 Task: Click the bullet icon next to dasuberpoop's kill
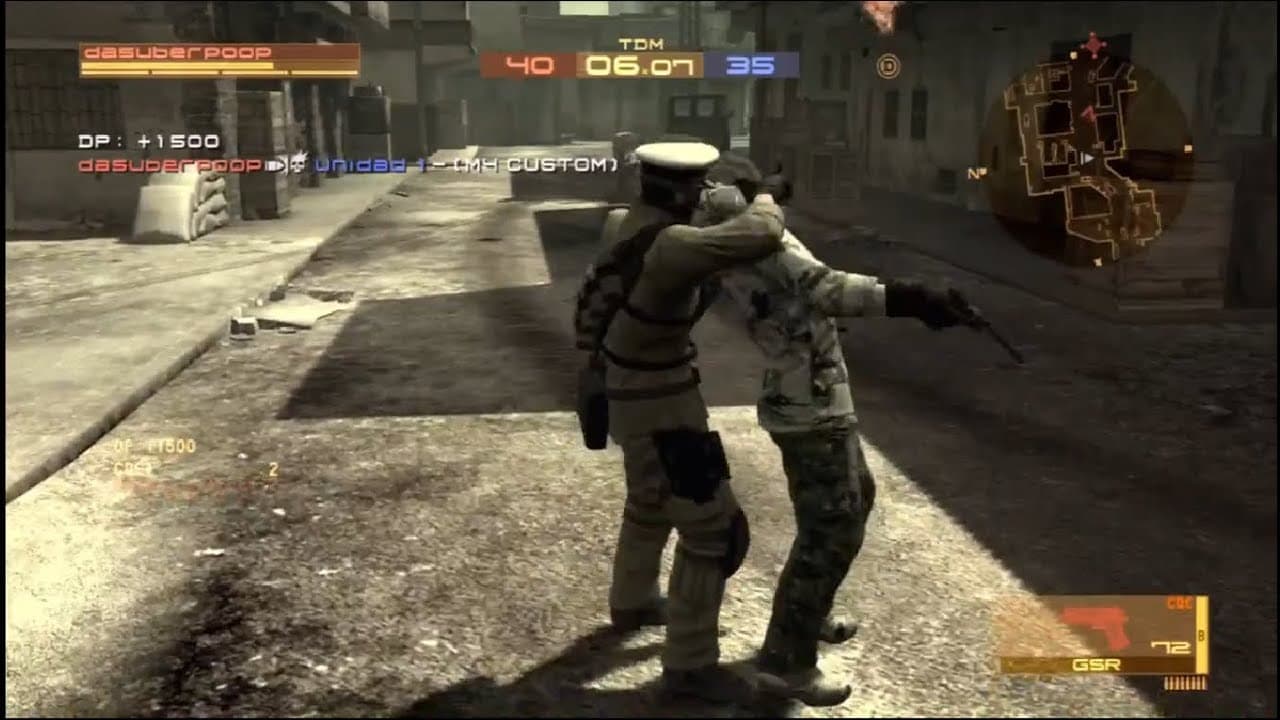pyautogui.click(x=273, y=165)
